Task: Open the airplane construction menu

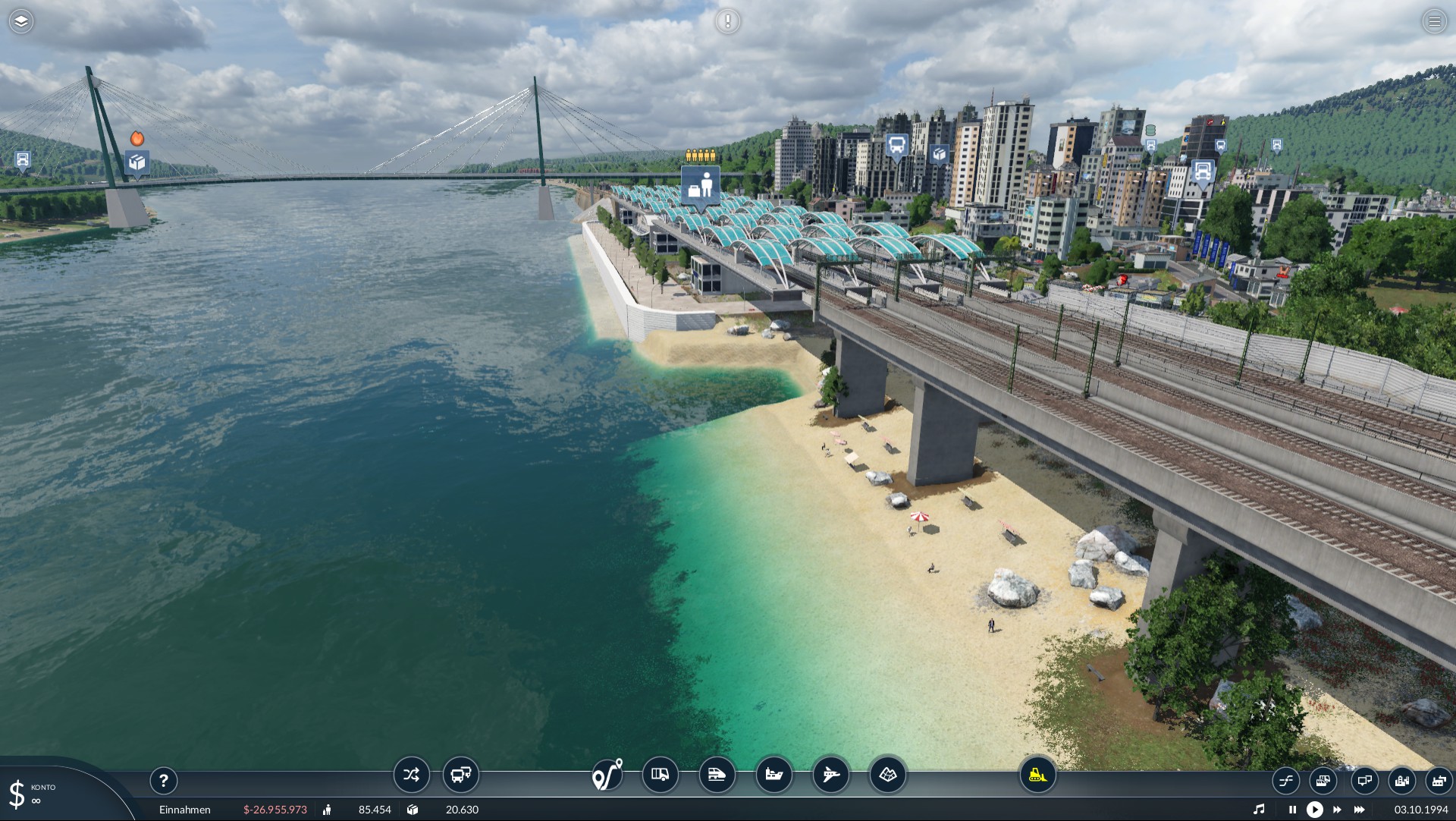Action: point(830,775)
